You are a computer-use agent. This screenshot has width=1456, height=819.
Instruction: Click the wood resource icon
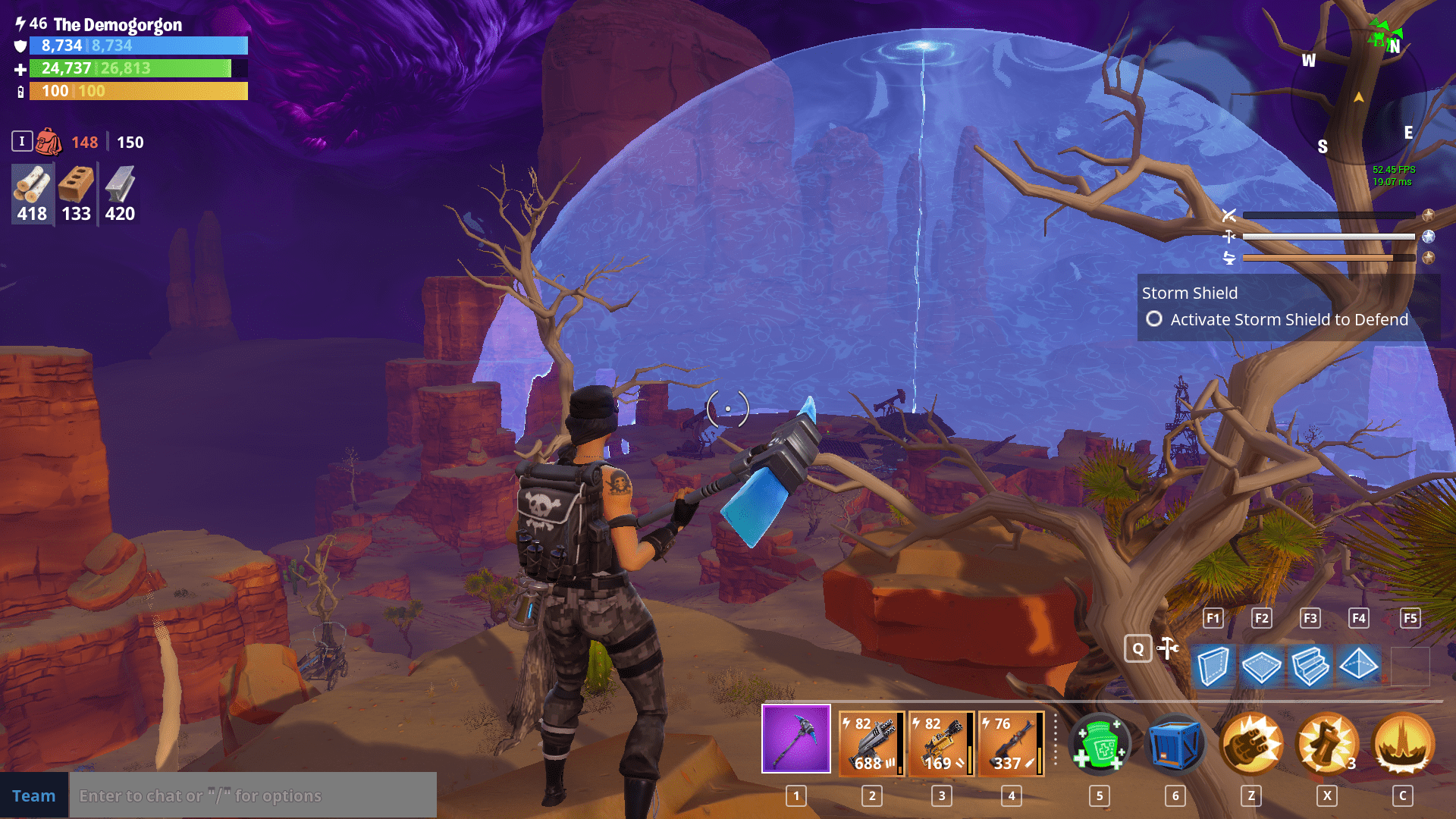pyautogui.click(x=31, y=187)
